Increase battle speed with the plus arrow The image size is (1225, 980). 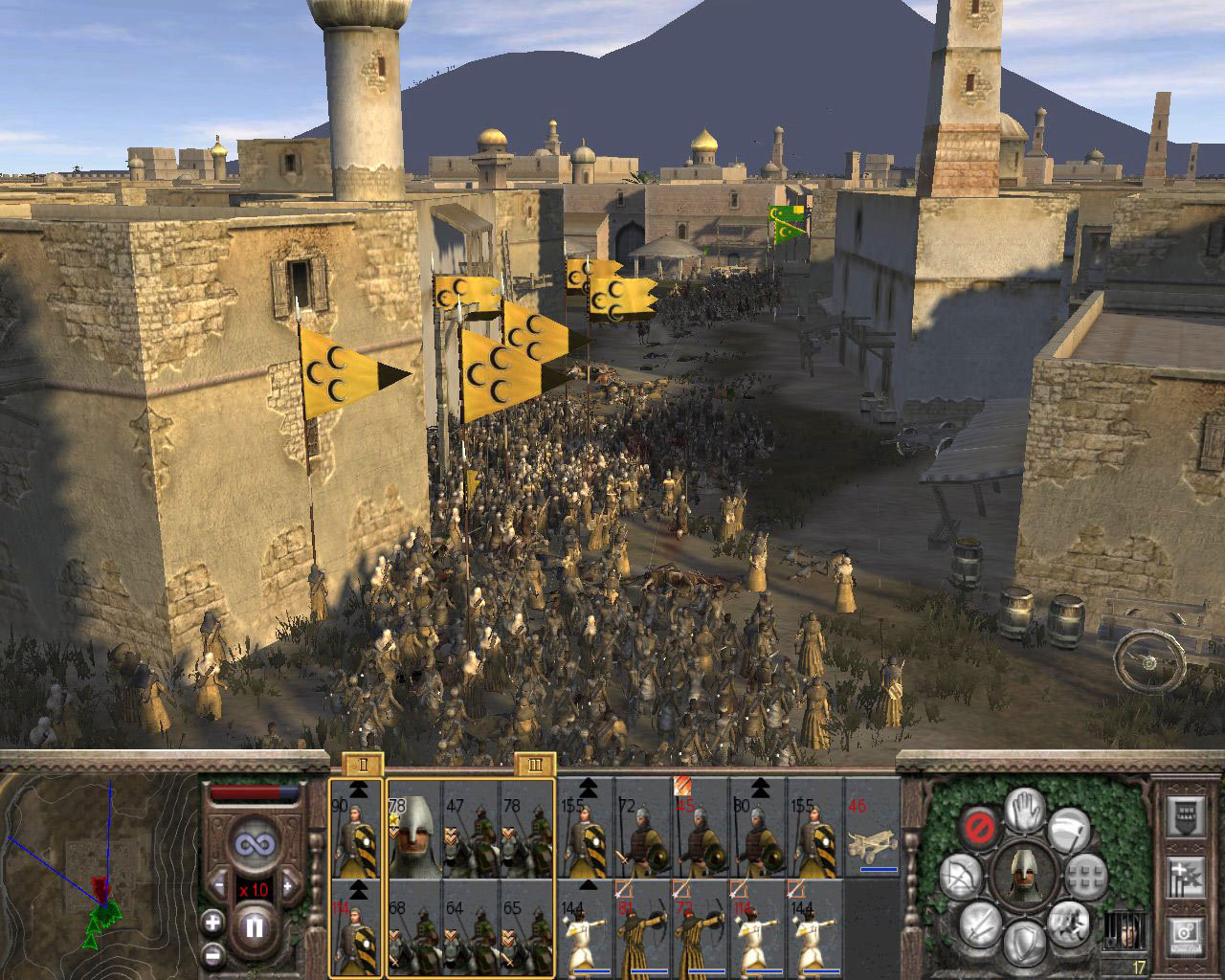[x=288, y=886]
